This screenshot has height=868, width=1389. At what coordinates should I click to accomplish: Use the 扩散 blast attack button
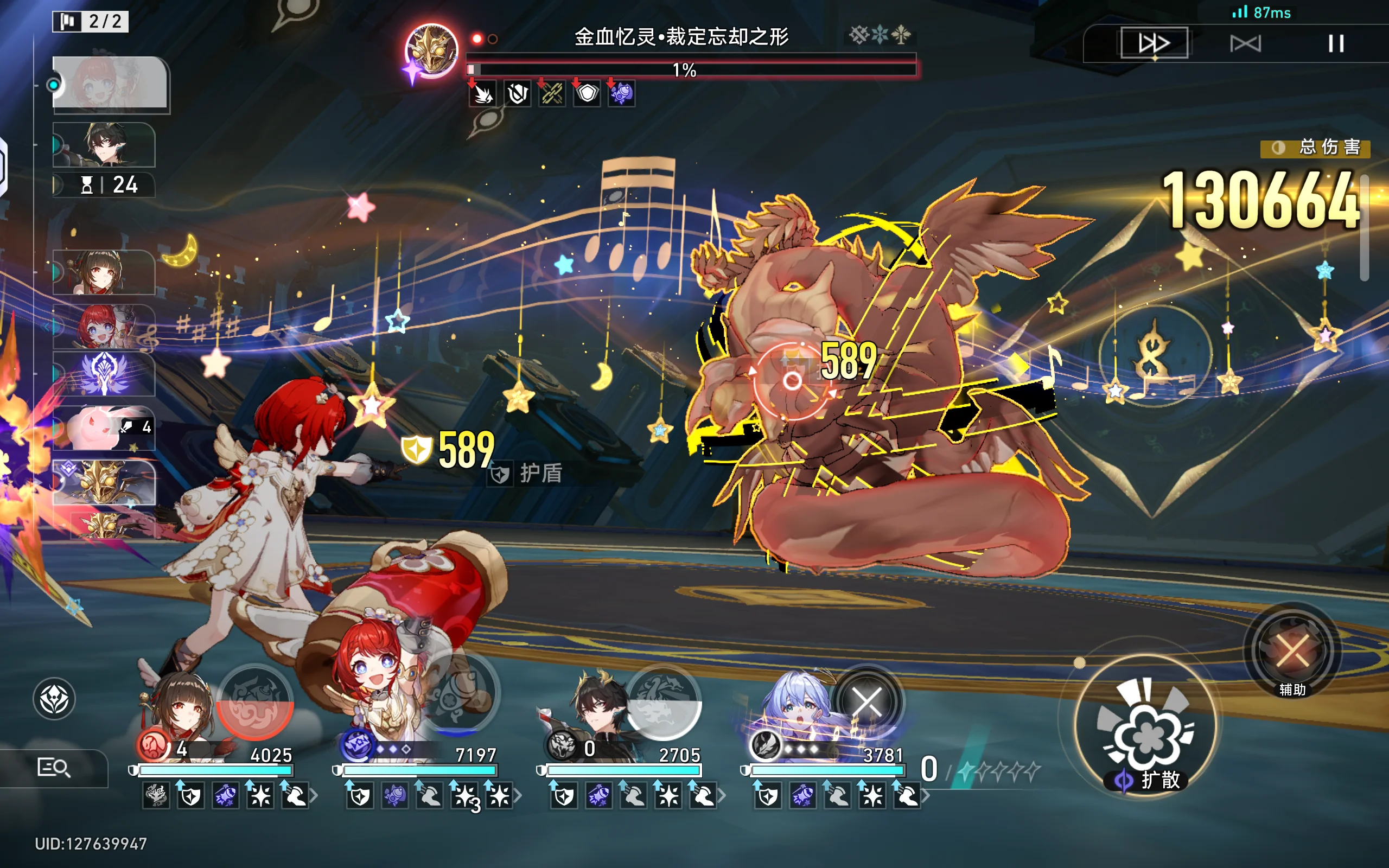pyautogui.click(x=1145, y=728)
